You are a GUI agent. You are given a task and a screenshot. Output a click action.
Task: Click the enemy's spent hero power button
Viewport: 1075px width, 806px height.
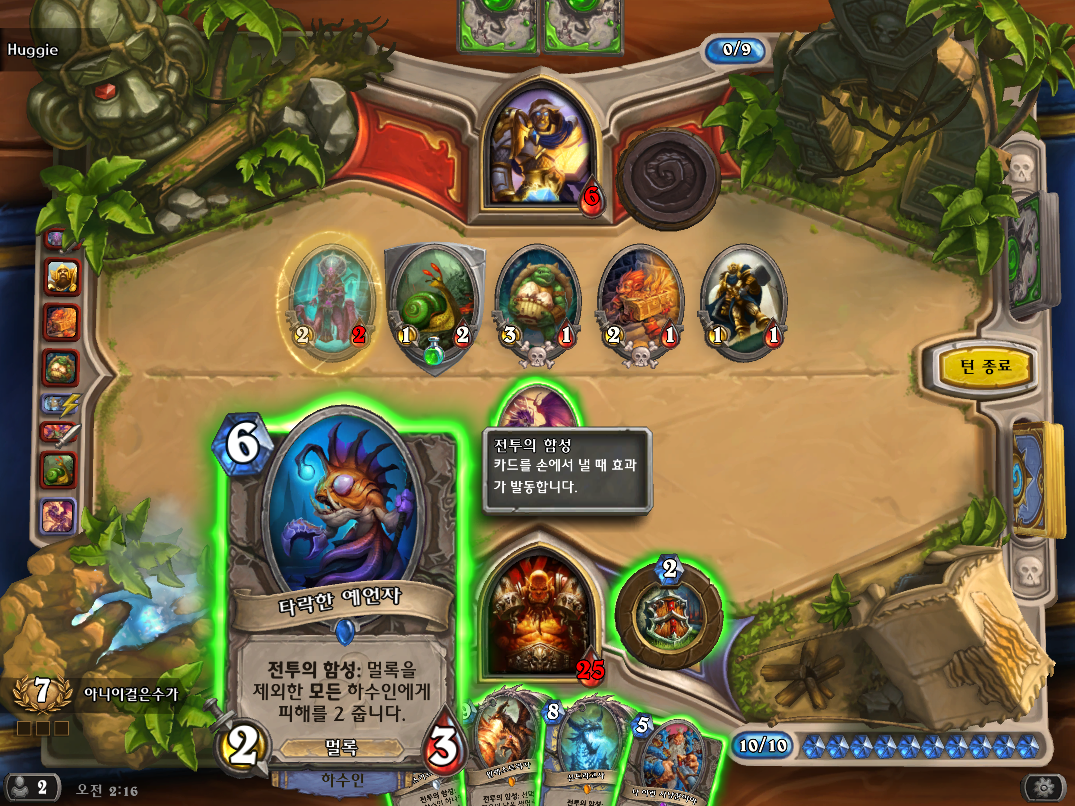click(x=667, y=177)
